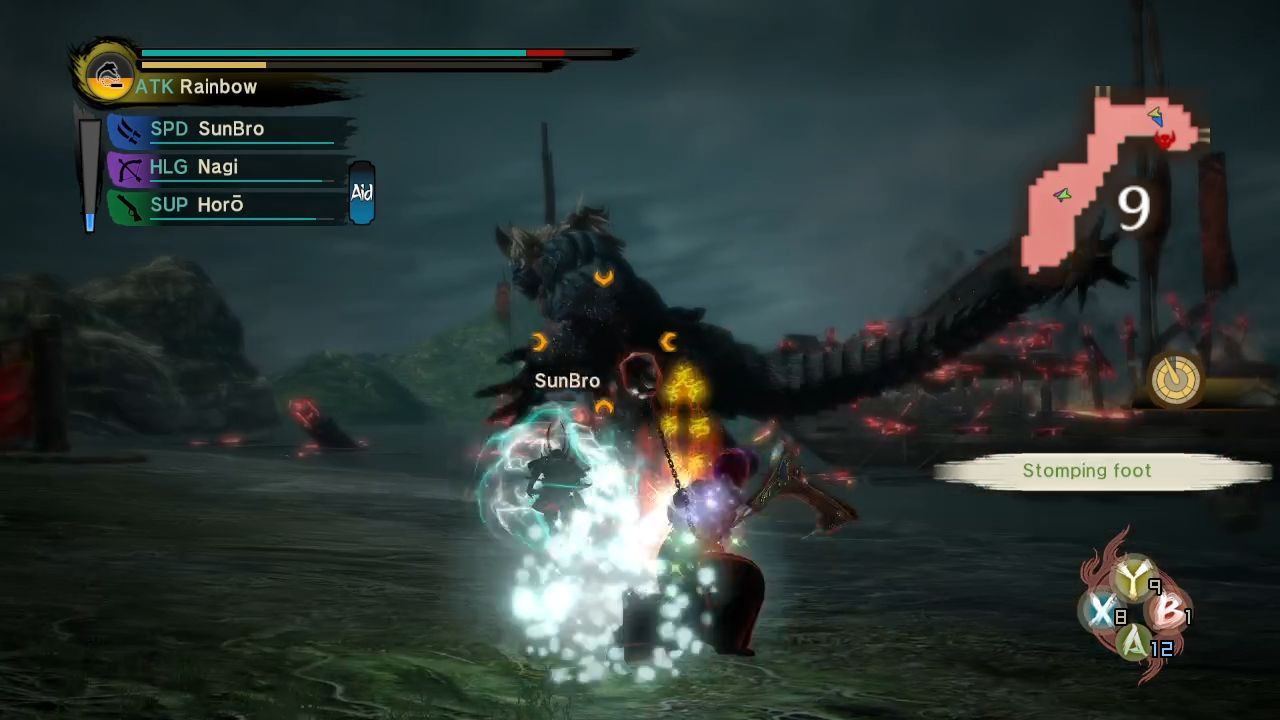Pick SUP Horō party member row
Viewport: 1280px width, 720px height.
point(197,205)
